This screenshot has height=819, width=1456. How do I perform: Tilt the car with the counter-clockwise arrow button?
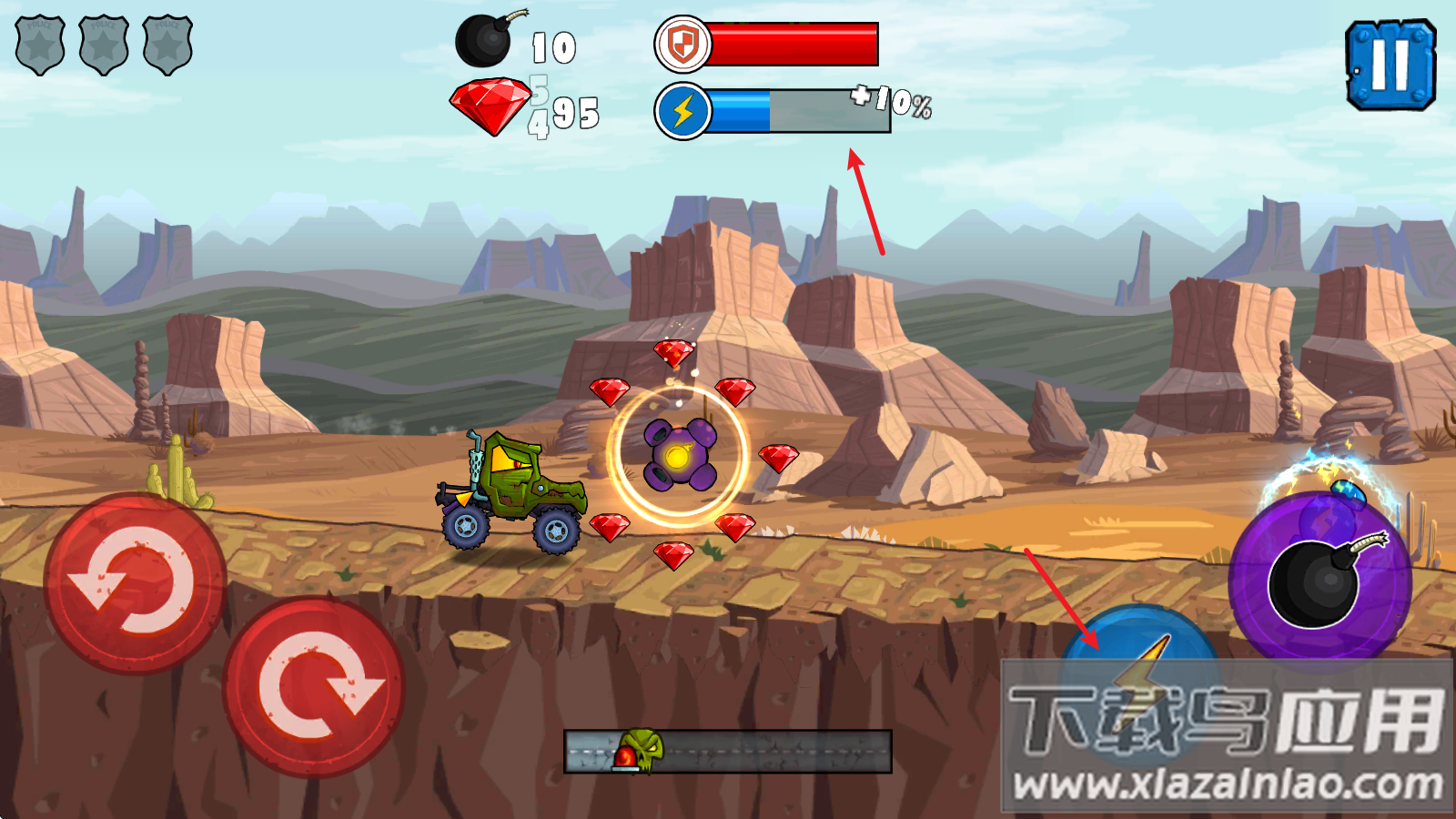tap(136, 583)
